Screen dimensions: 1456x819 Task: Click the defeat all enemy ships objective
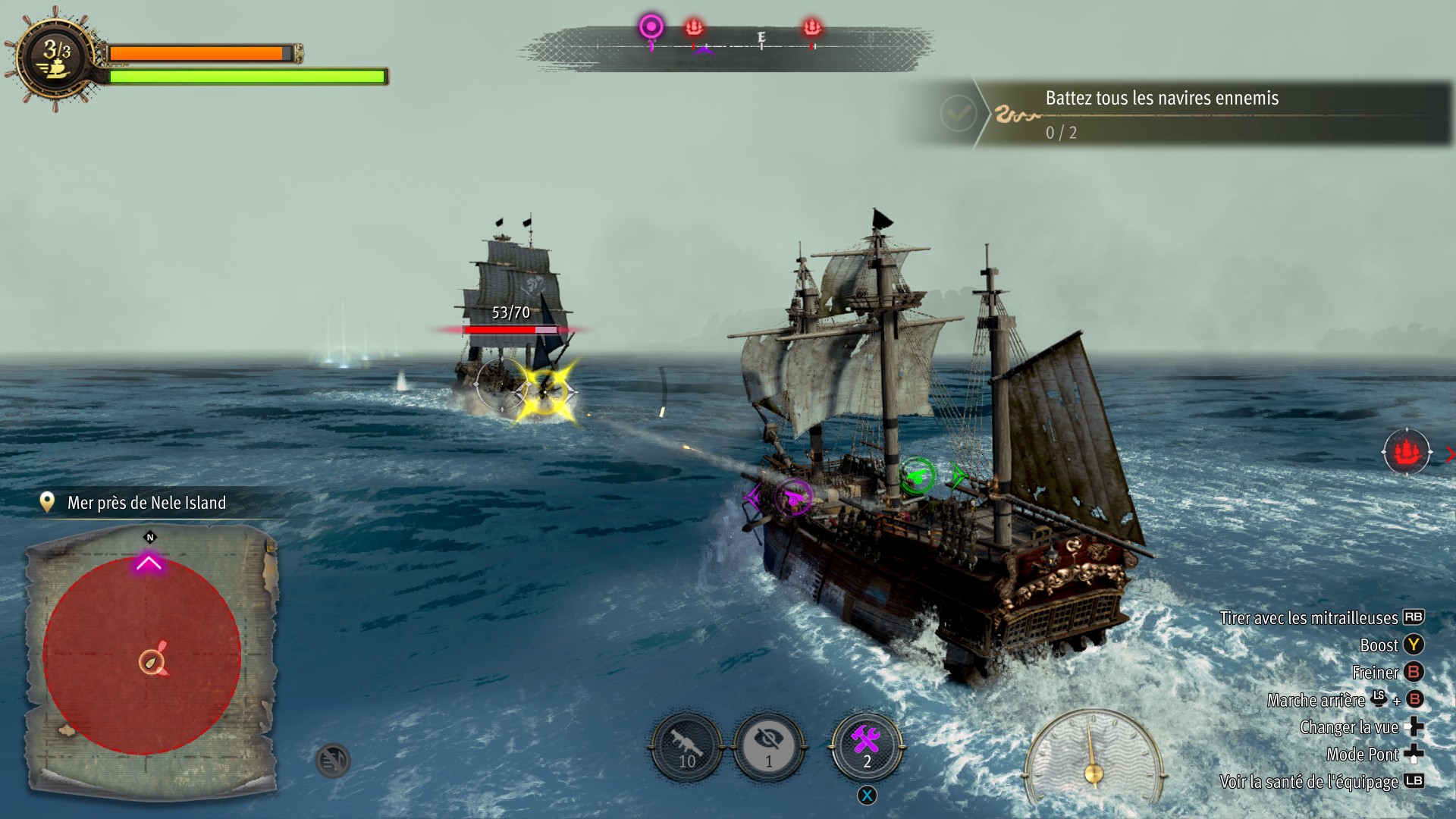click(x=1161, y=114)
